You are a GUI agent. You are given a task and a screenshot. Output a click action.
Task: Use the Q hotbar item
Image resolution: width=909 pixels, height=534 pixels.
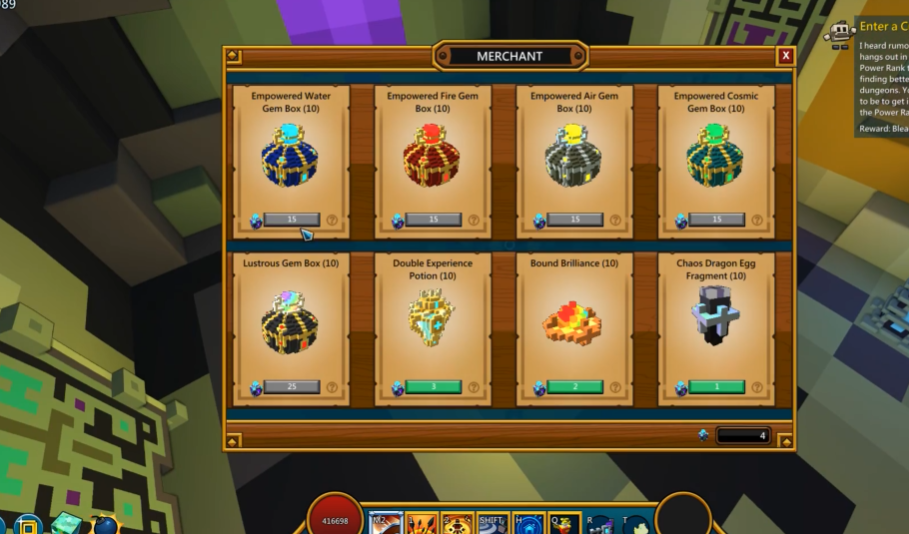(x=562, y=524)
